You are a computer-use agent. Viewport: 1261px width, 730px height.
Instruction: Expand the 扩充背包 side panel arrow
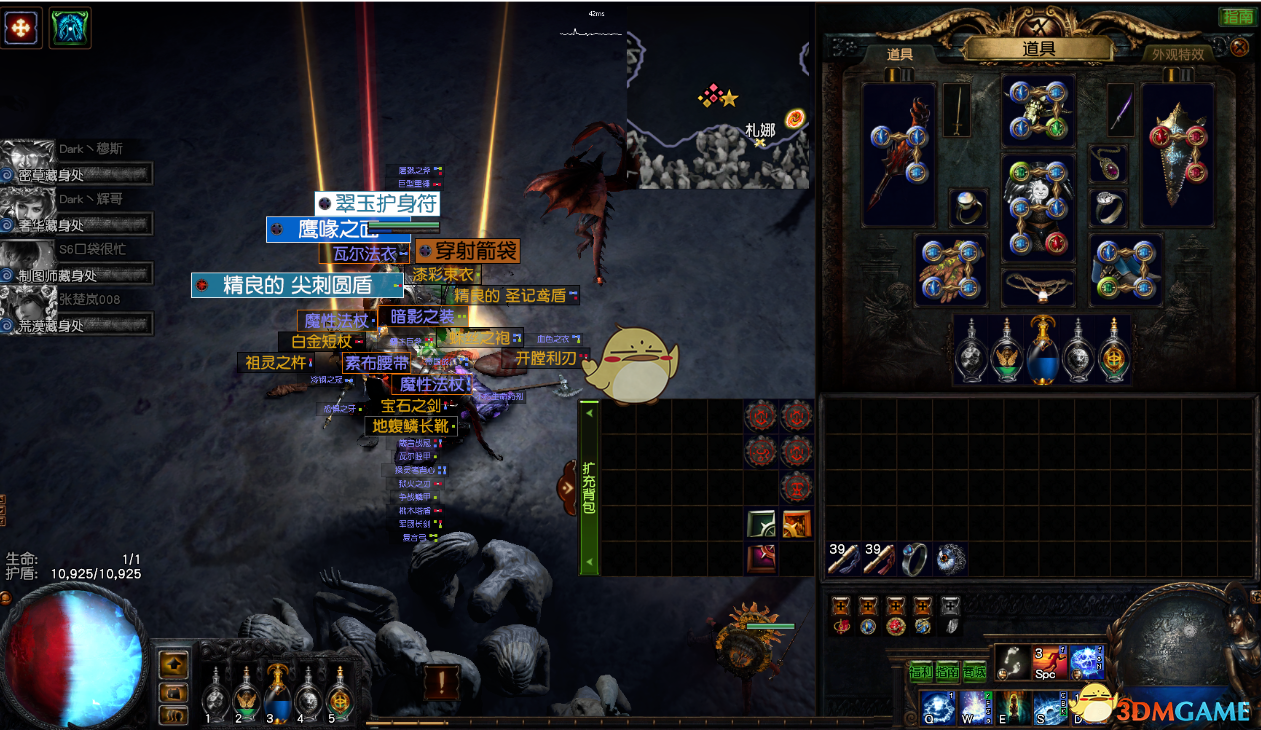(568, 488)
